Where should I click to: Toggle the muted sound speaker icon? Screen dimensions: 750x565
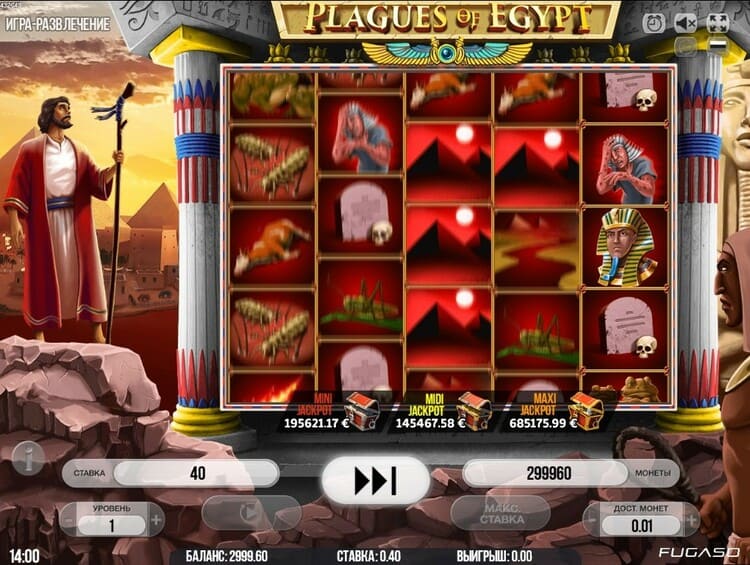685,22
